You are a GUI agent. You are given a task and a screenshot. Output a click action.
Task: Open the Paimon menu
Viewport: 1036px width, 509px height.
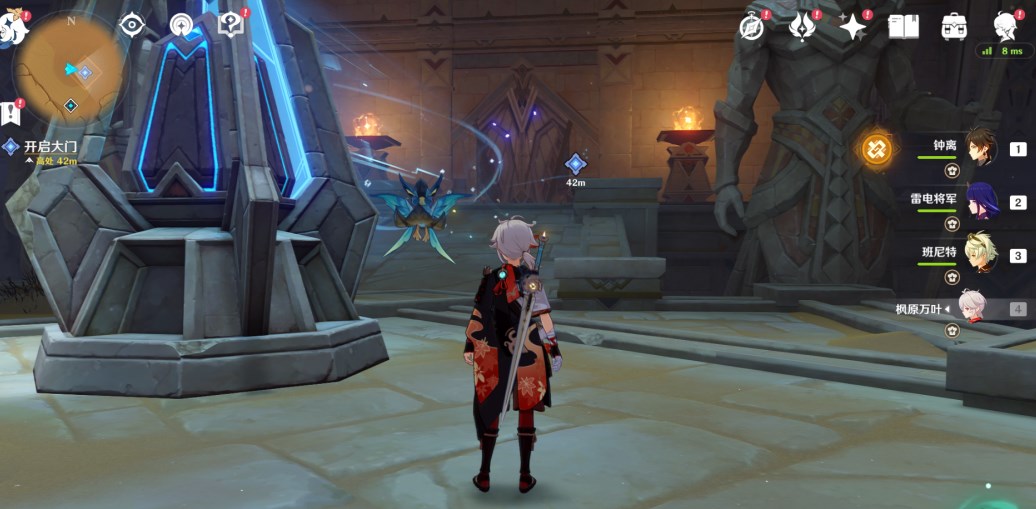12,28
